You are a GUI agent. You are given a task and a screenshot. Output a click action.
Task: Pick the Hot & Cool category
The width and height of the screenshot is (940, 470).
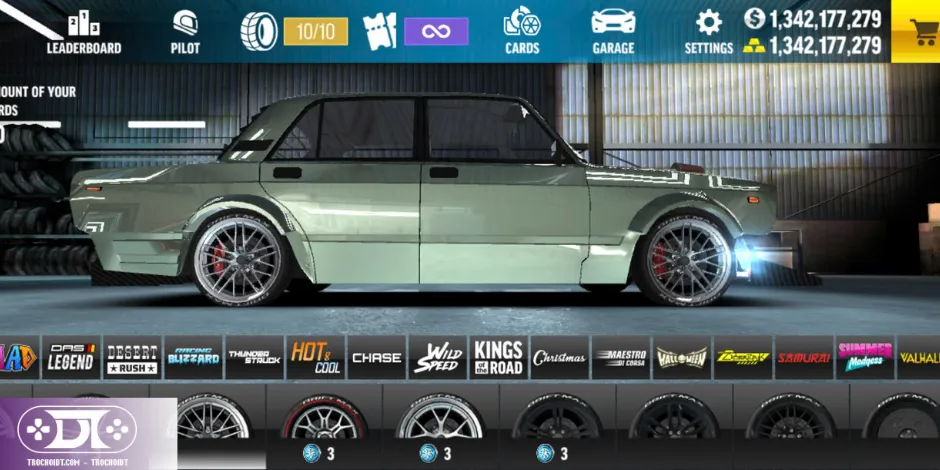pyautogui.click(x=315, y=357)
